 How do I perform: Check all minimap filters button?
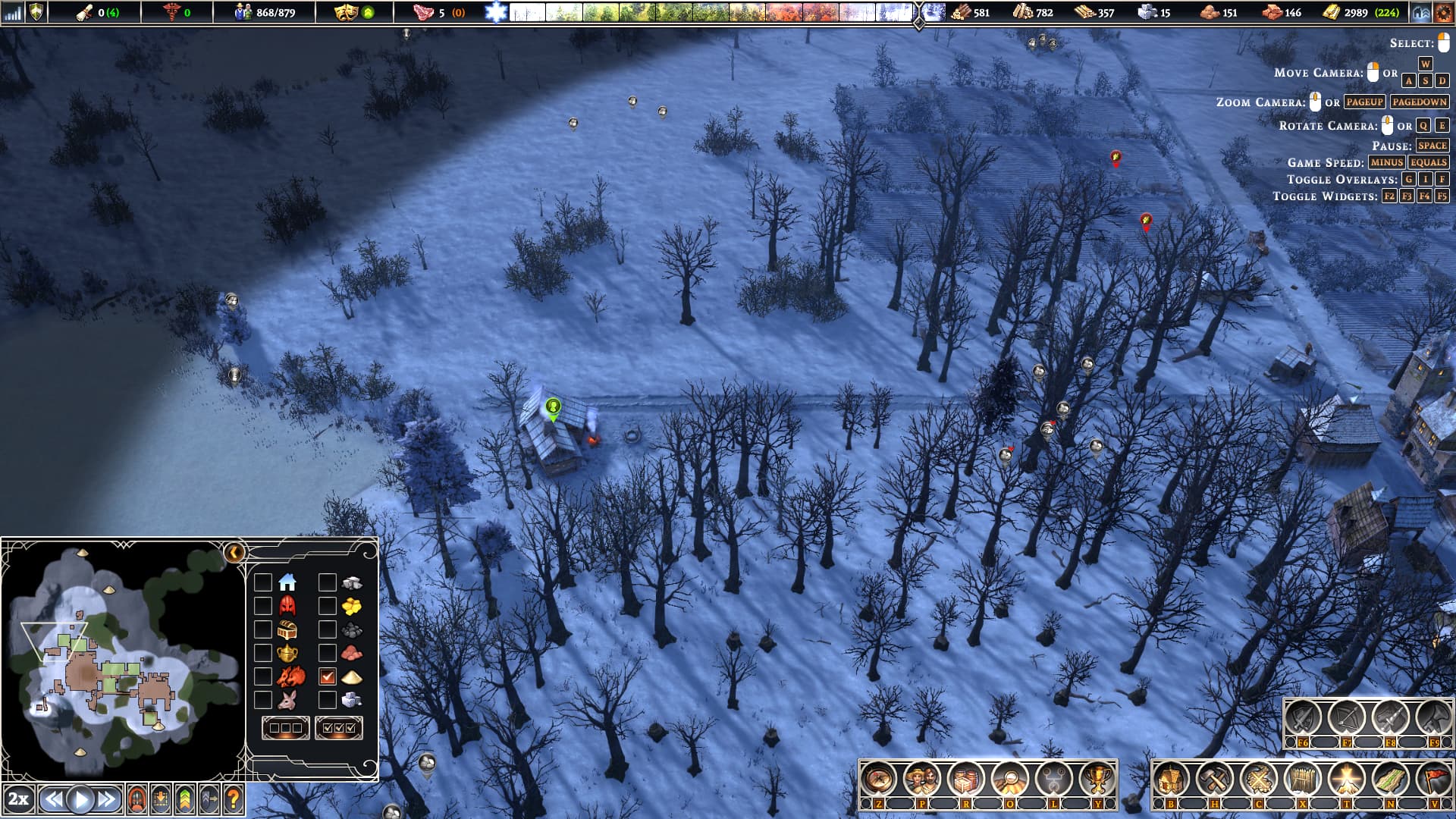click(338, 728)
